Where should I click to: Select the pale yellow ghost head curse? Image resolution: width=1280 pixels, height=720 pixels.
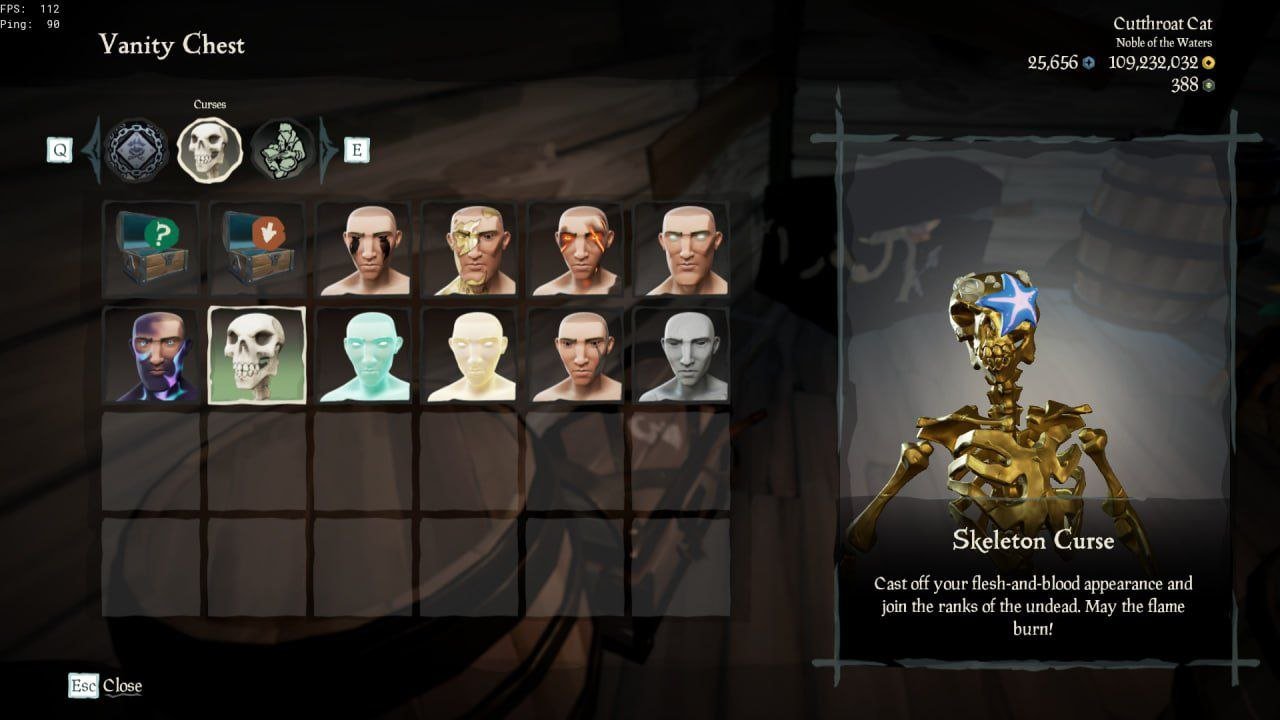[470, 356]
